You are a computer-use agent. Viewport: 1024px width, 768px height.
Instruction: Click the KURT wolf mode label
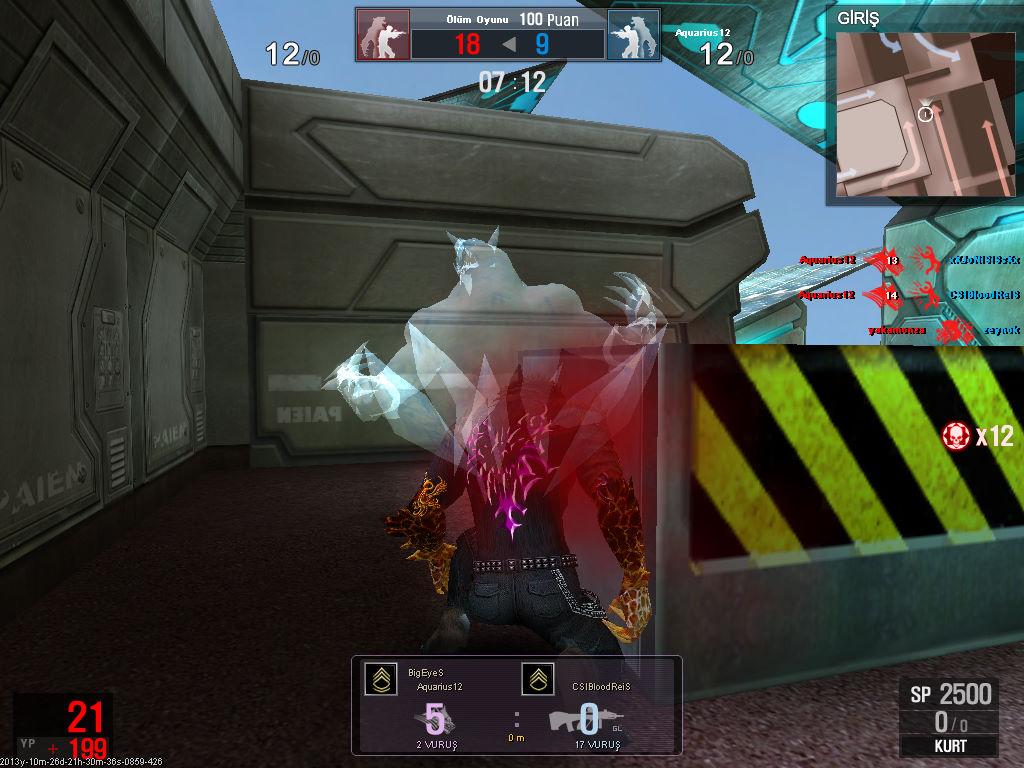tap(948, 746)
